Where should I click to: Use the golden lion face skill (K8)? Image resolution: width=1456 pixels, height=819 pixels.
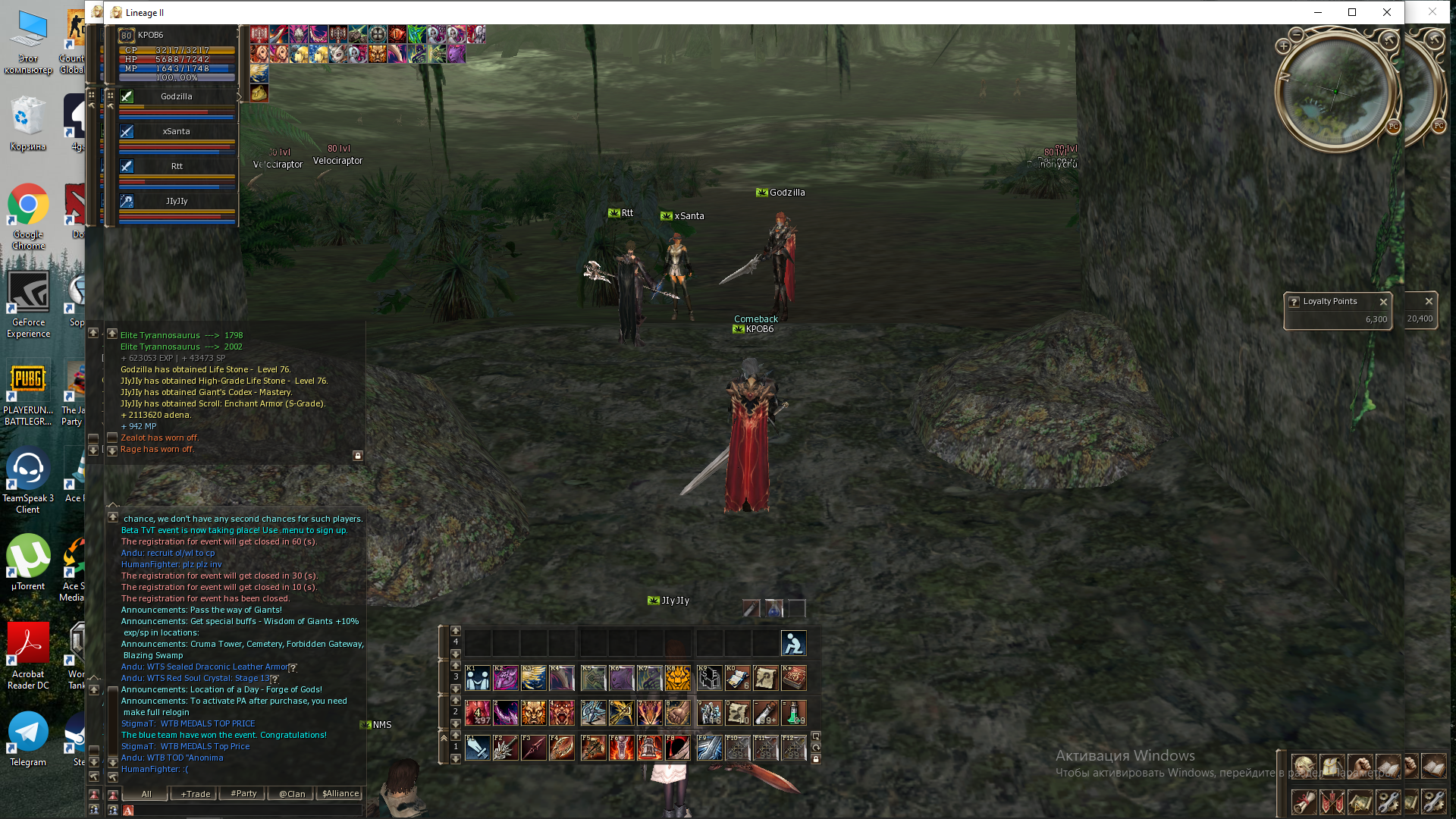pyautogui.click(x=677, y=678)
